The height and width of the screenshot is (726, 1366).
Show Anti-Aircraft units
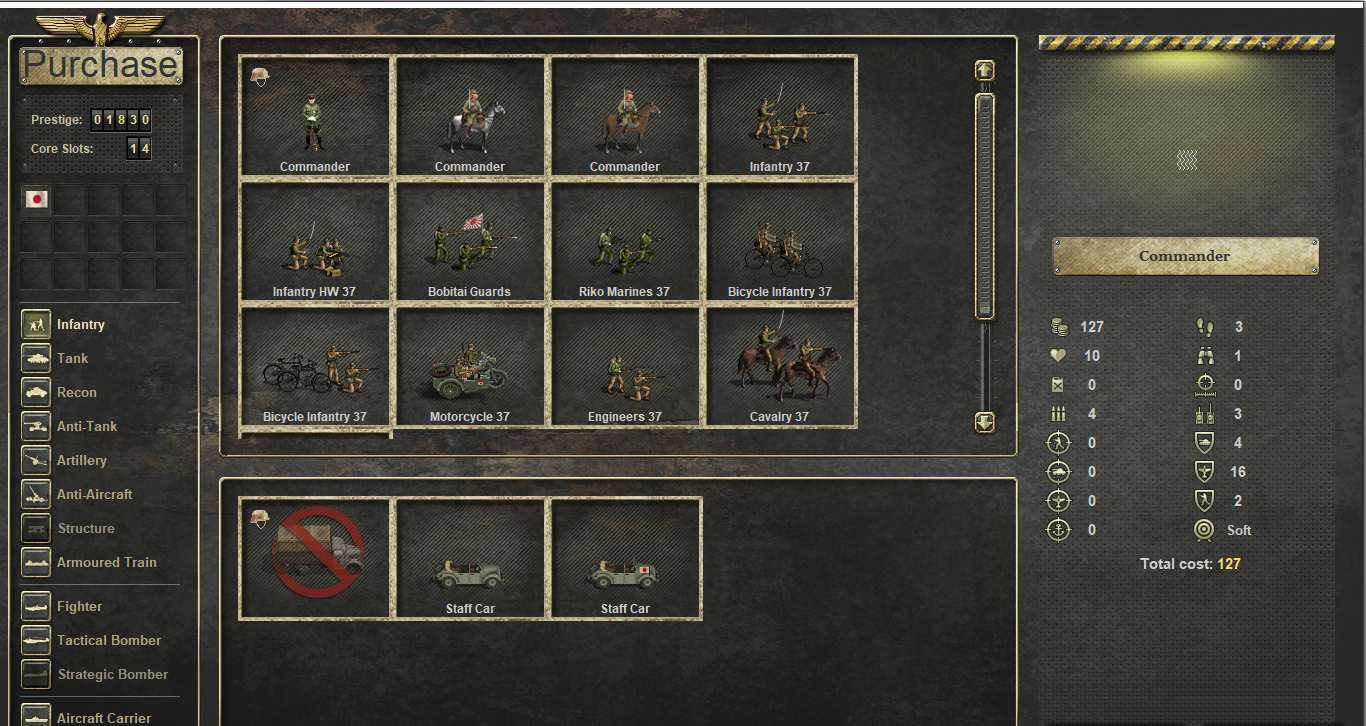[x=94, y=494]
